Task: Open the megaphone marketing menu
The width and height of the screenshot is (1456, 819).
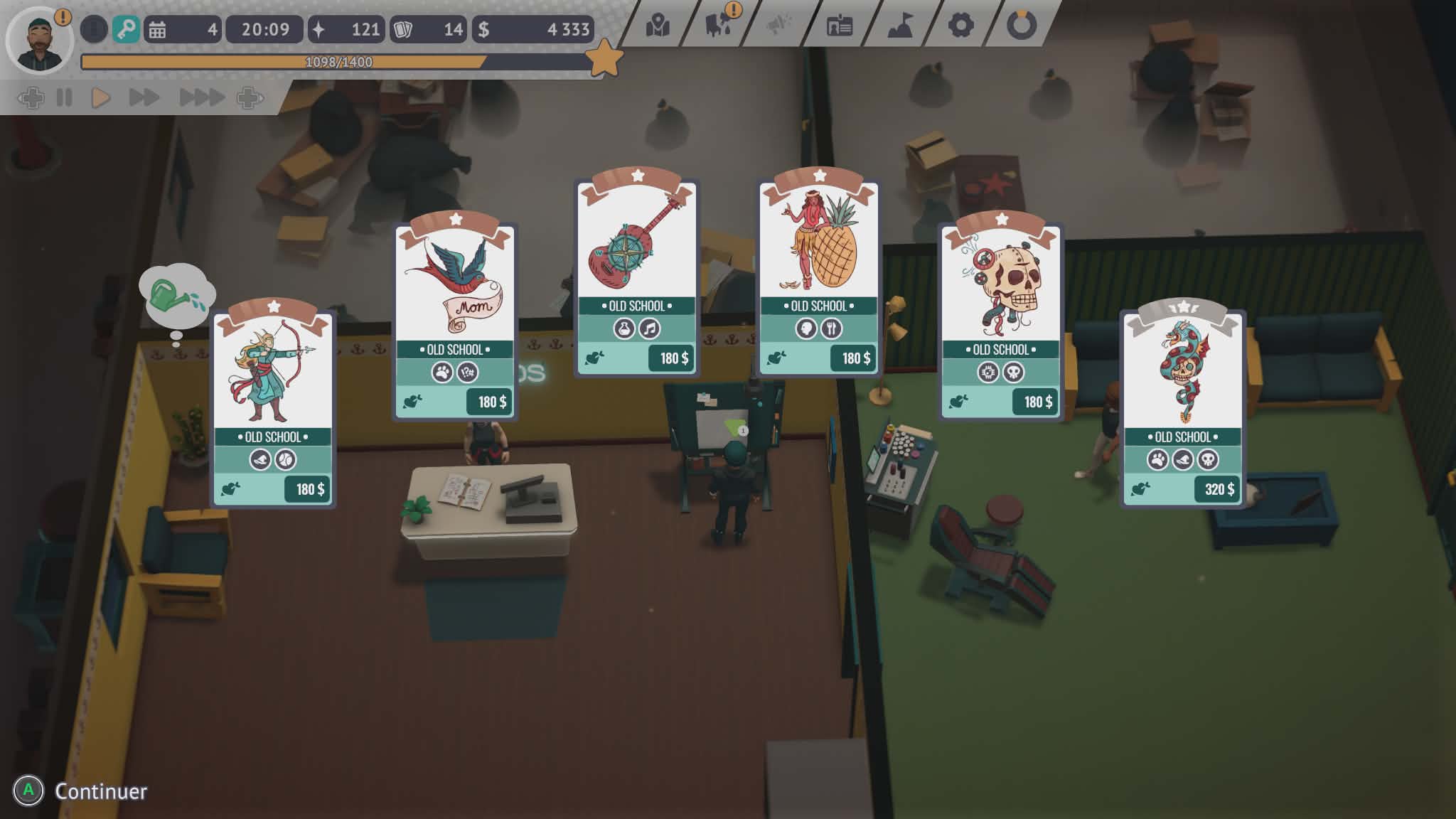Action: [779, 26]
